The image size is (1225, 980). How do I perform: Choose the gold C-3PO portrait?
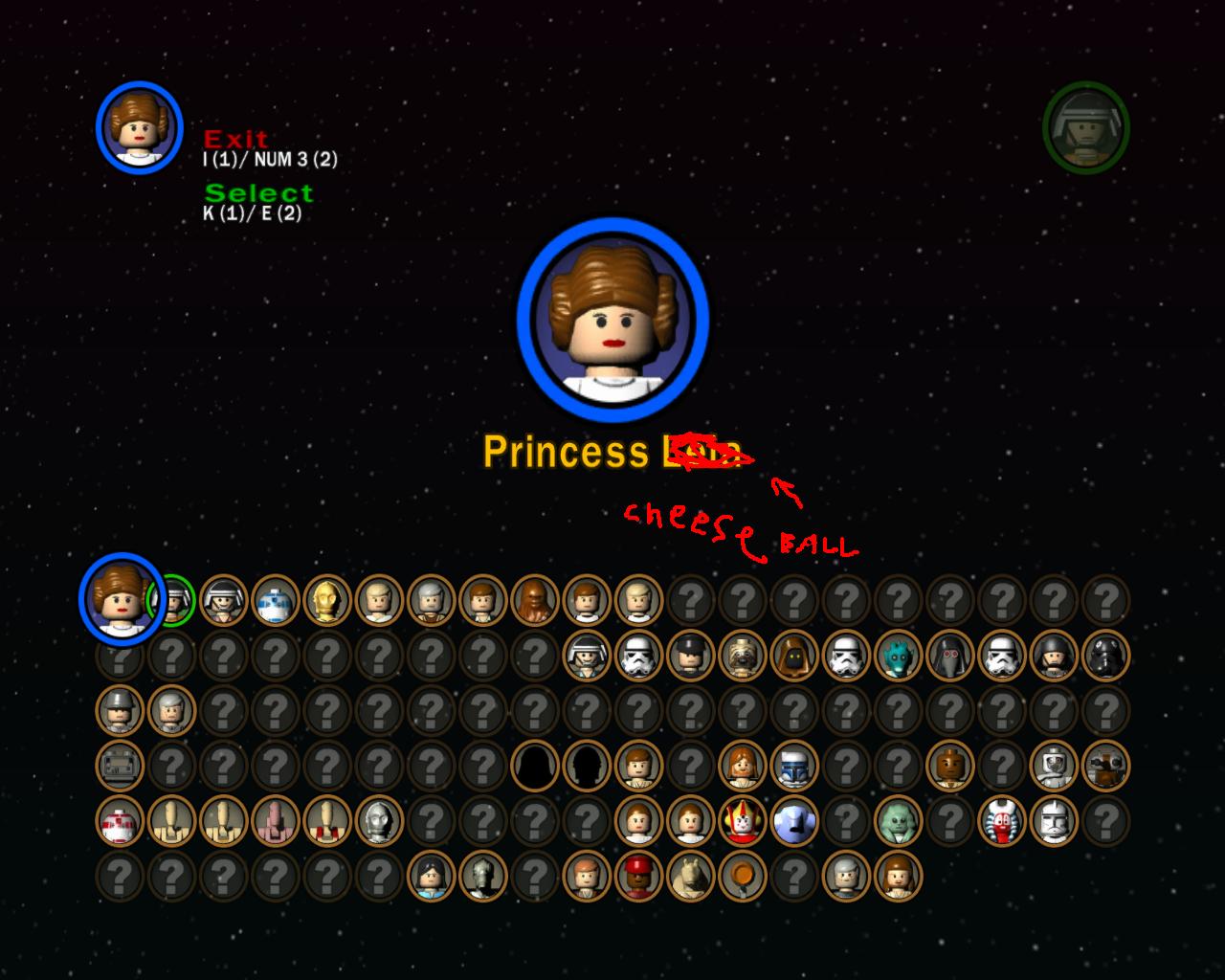[327, 600]
